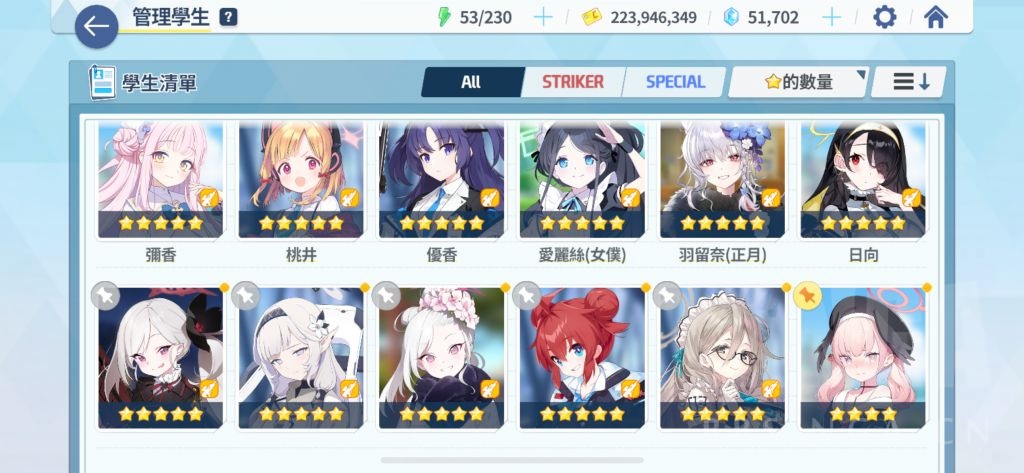Toggle the sort order direction button

coord(910,82)
